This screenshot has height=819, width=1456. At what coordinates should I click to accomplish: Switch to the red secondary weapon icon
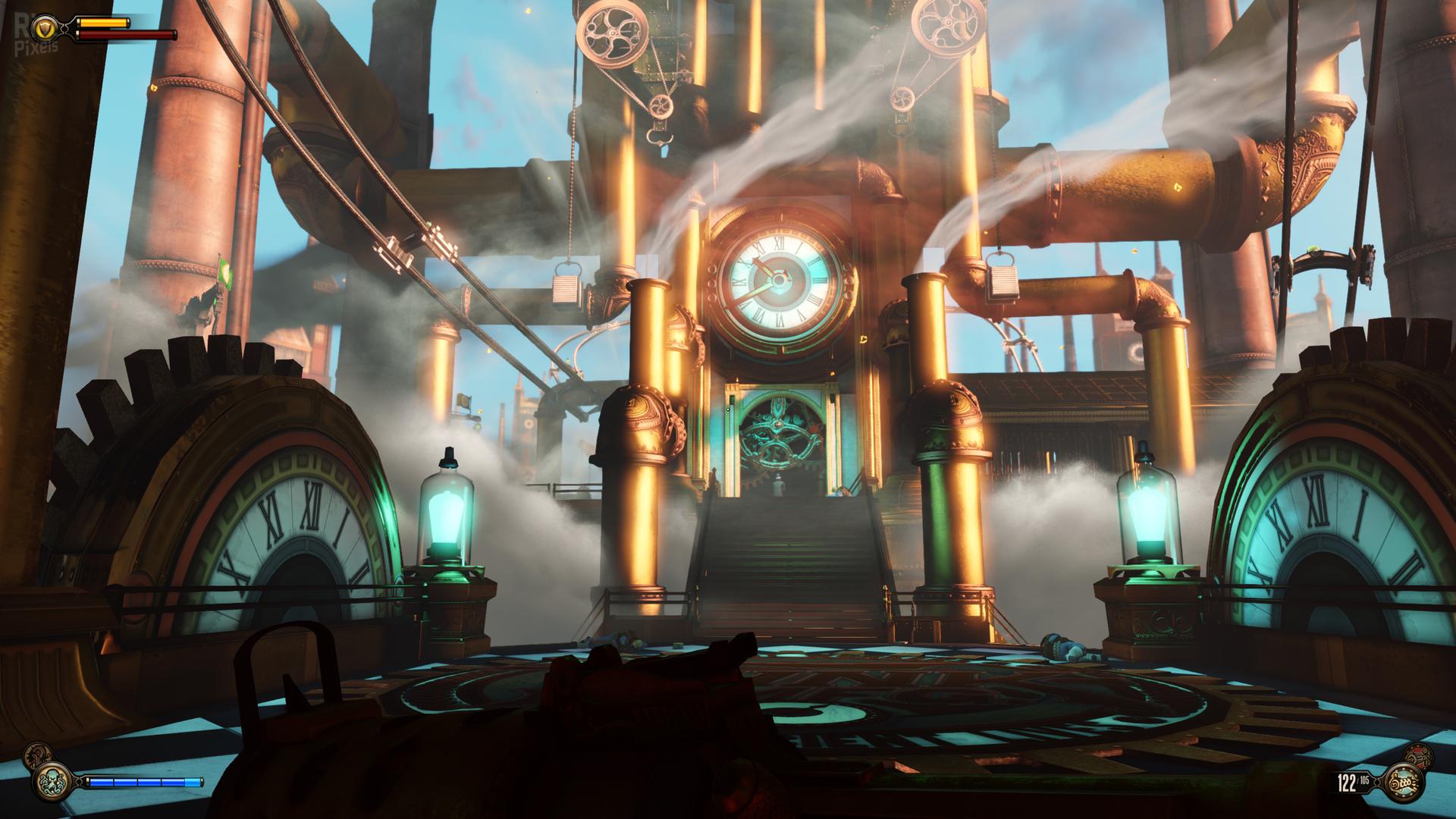pos(1419,755)
